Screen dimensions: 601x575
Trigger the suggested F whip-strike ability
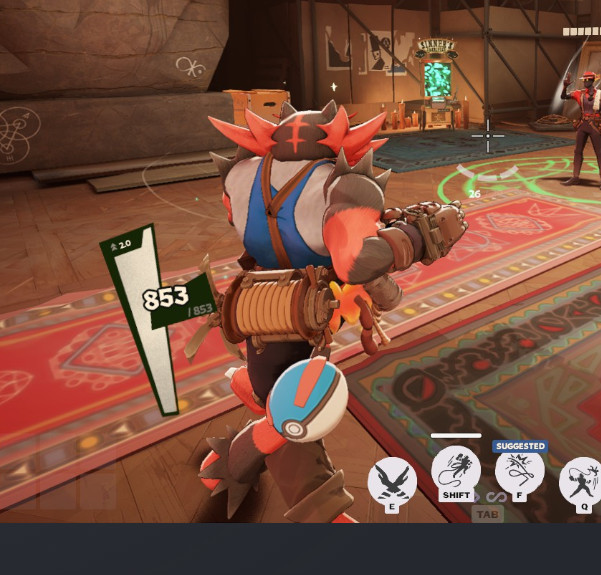519,470
